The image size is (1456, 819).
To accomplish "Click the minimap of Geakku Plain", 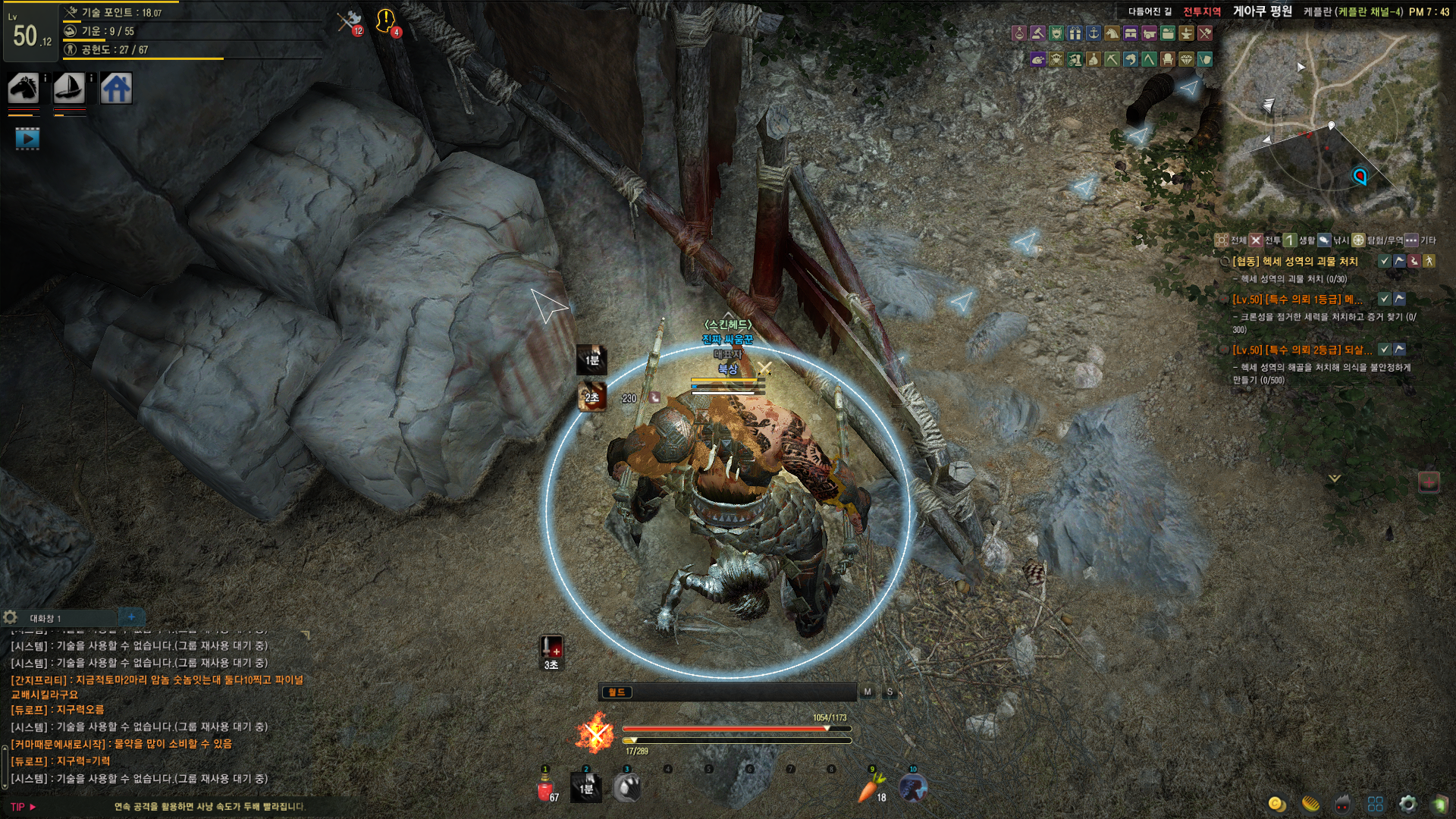I will 1332,125.
